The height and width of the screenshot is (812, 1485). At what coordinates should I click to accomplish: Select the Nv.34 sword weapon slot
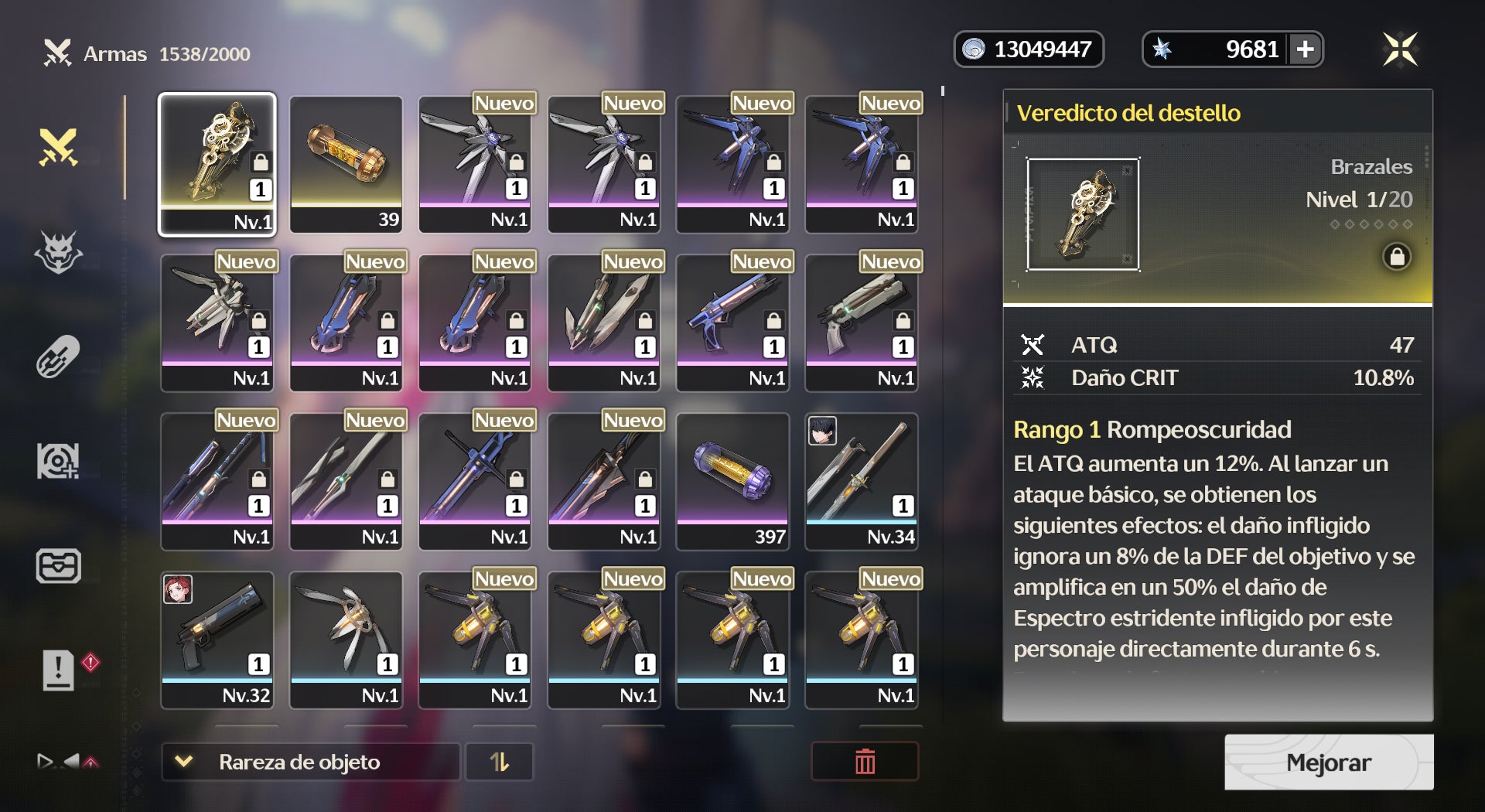862,481
